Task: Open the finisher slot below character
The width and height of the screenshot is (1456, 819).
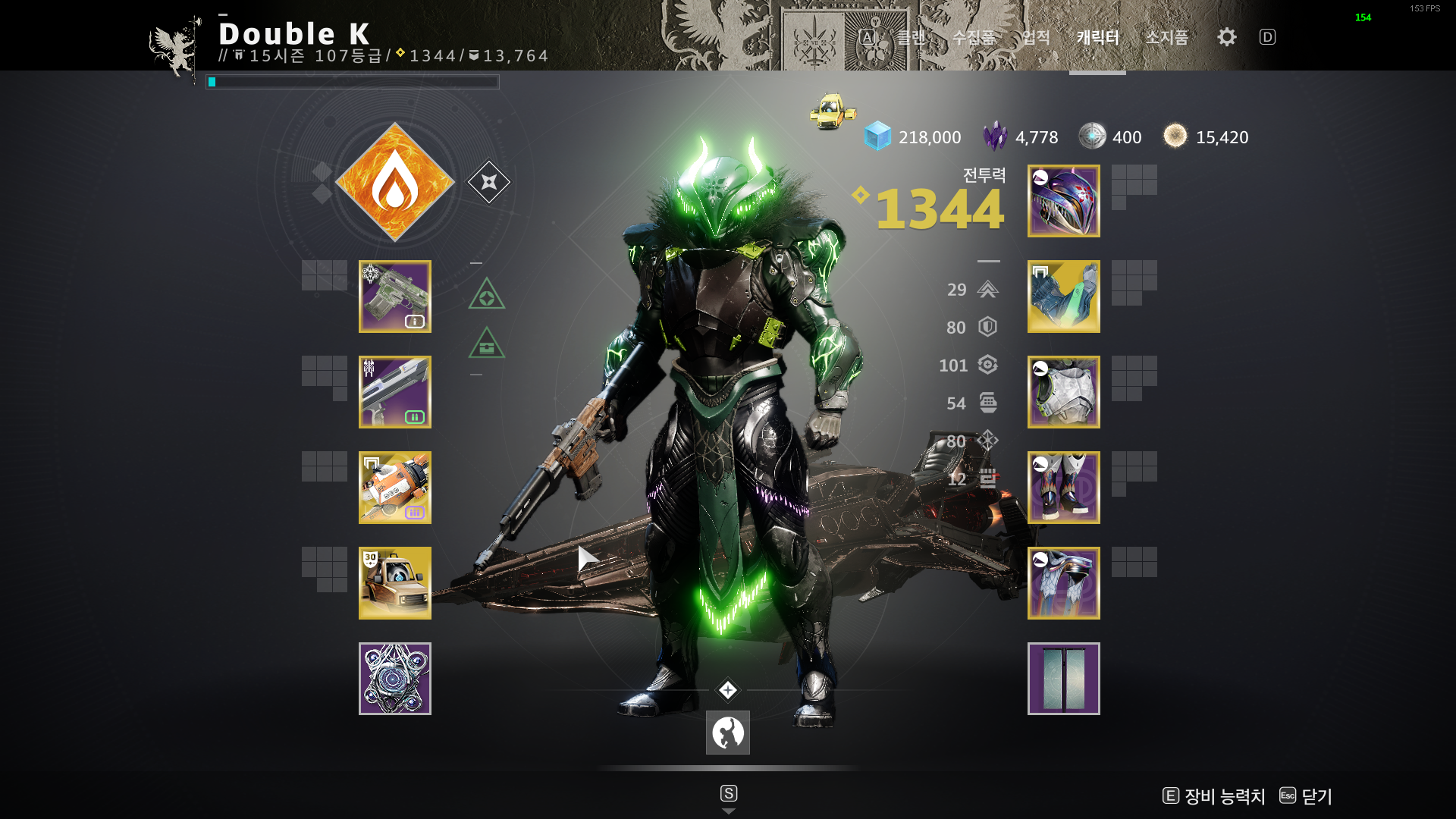Action: pos(728,733)
